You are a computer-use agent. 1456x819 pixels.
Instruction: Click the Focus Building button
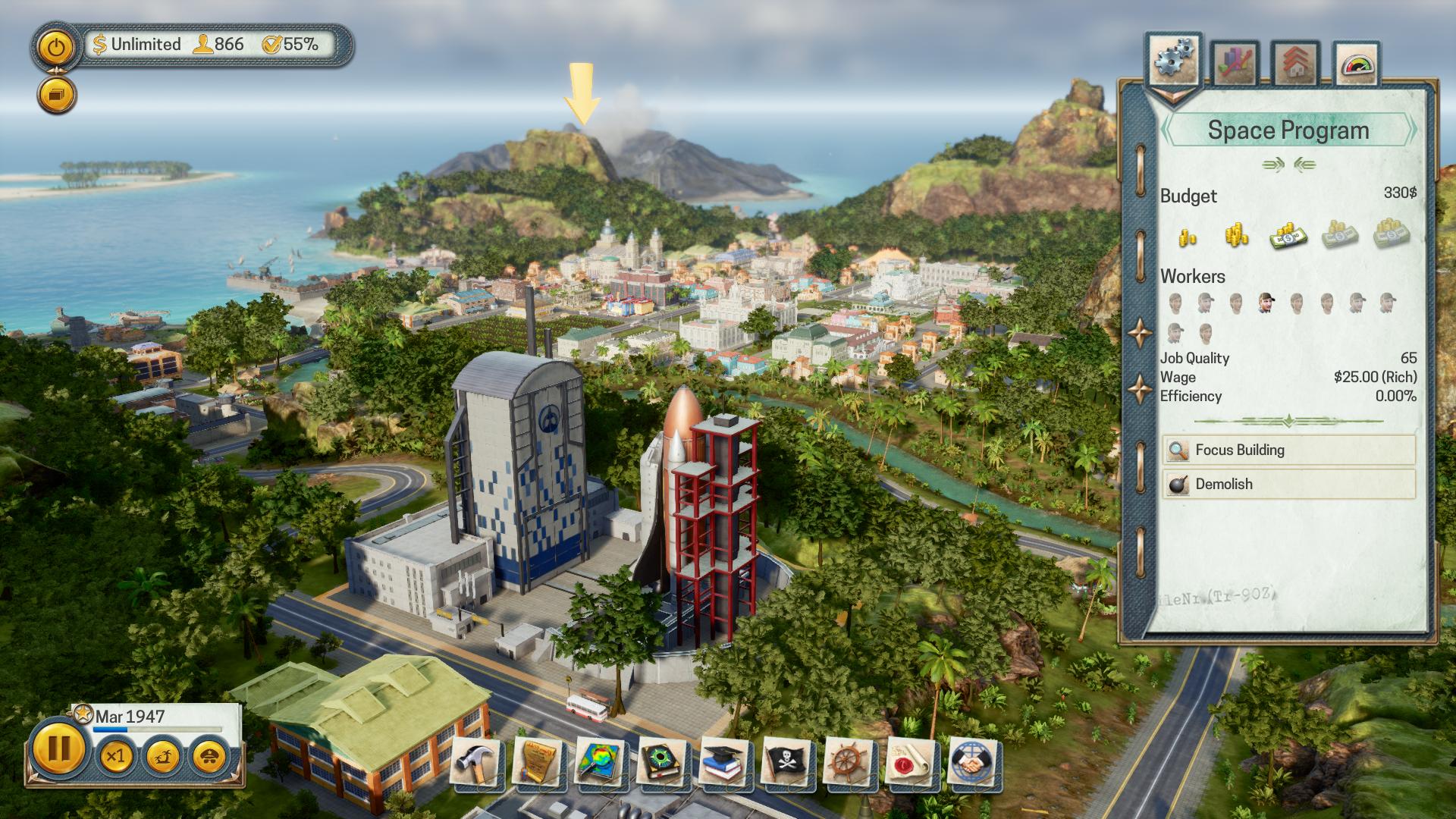1288,450
